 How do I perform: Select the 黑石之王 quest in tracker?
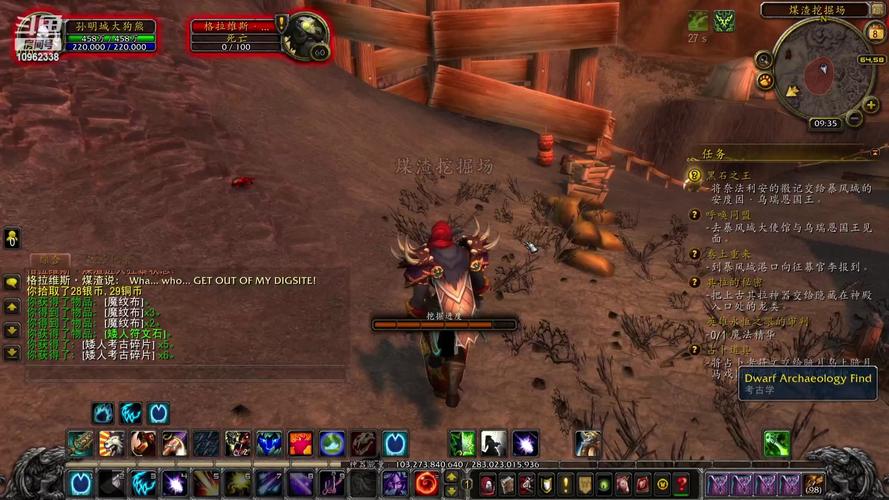pos(729,175)
